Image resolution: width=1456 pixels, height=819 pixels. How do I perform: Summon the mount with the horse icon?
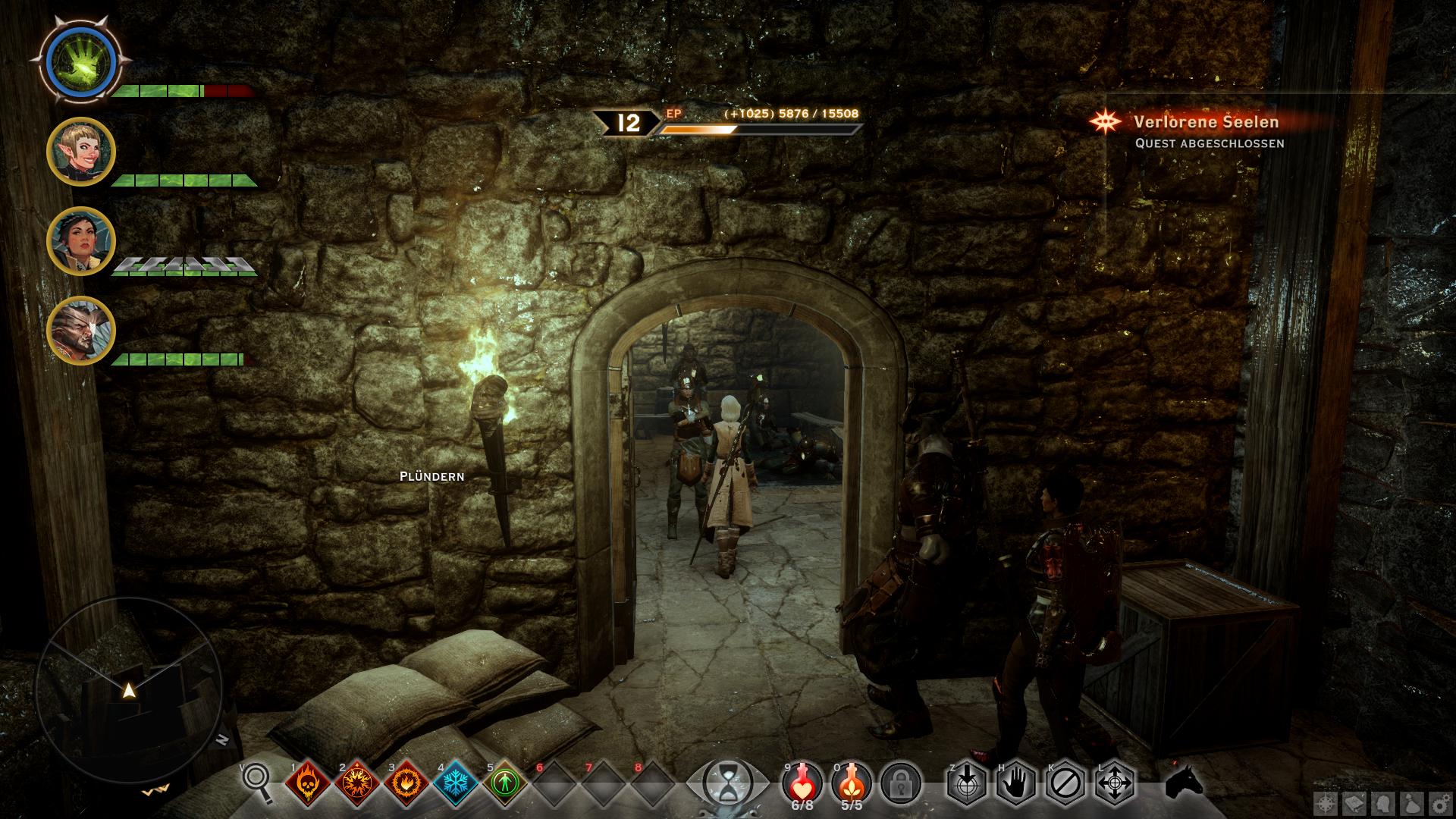click(1185, 782)
